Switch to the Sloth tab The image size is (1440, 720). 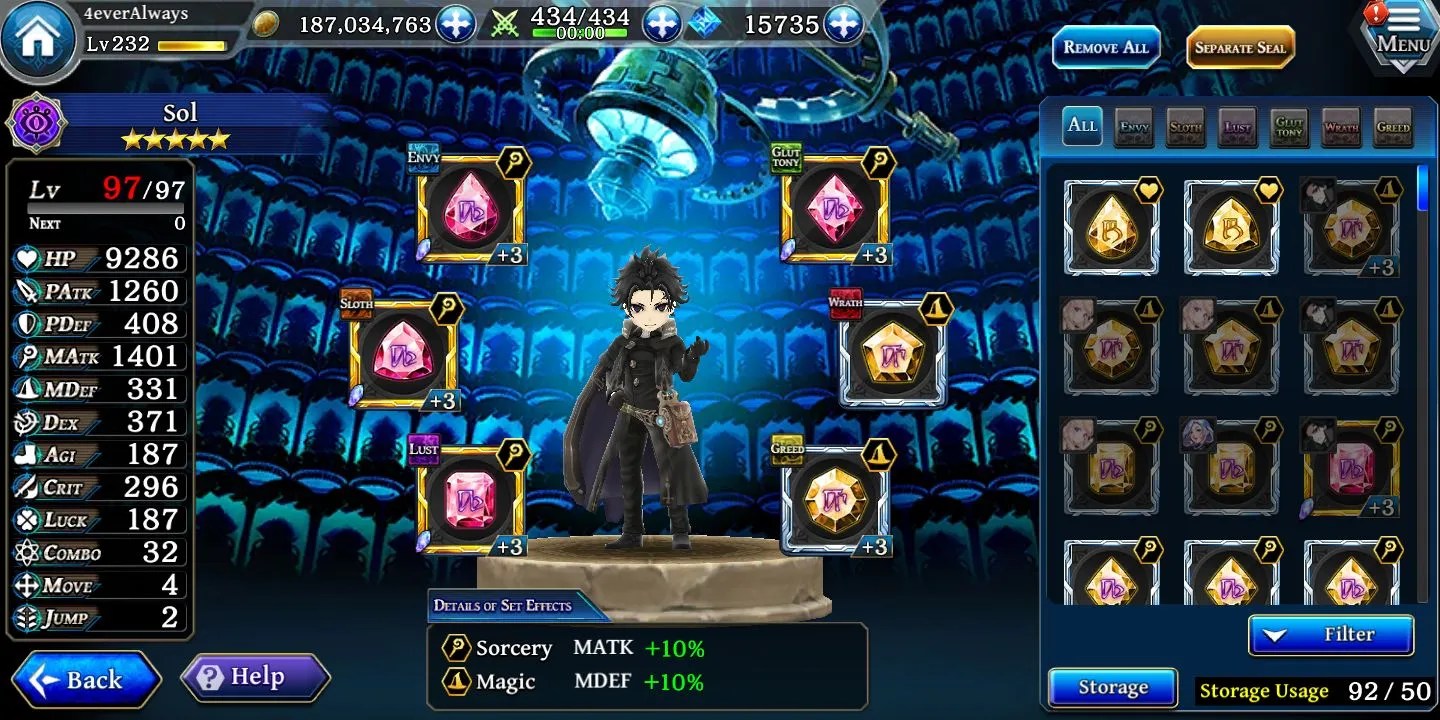point(1186,126)
